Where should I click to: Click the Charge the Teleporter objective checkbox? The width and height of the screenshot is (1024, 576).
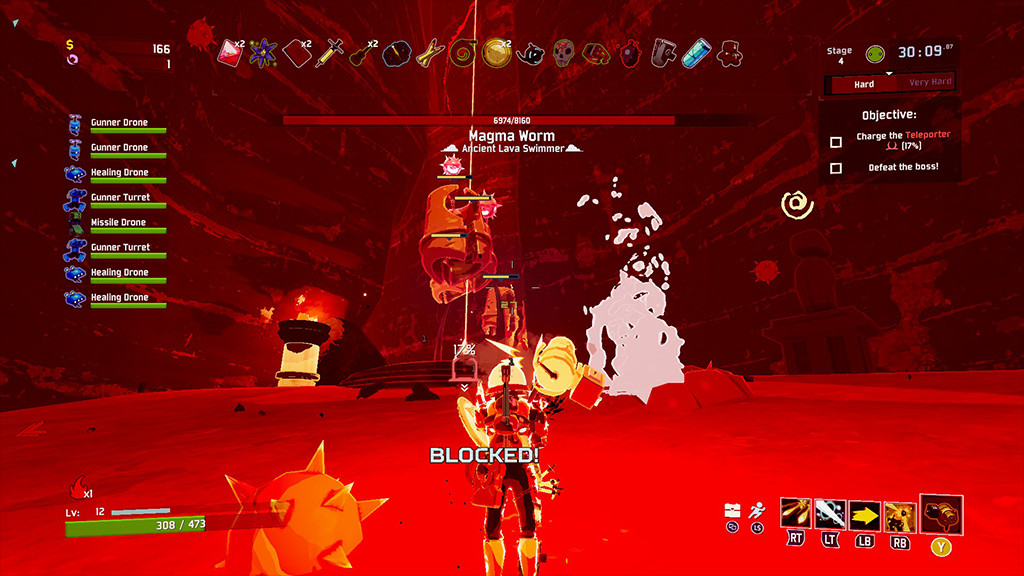click(836, 142)
